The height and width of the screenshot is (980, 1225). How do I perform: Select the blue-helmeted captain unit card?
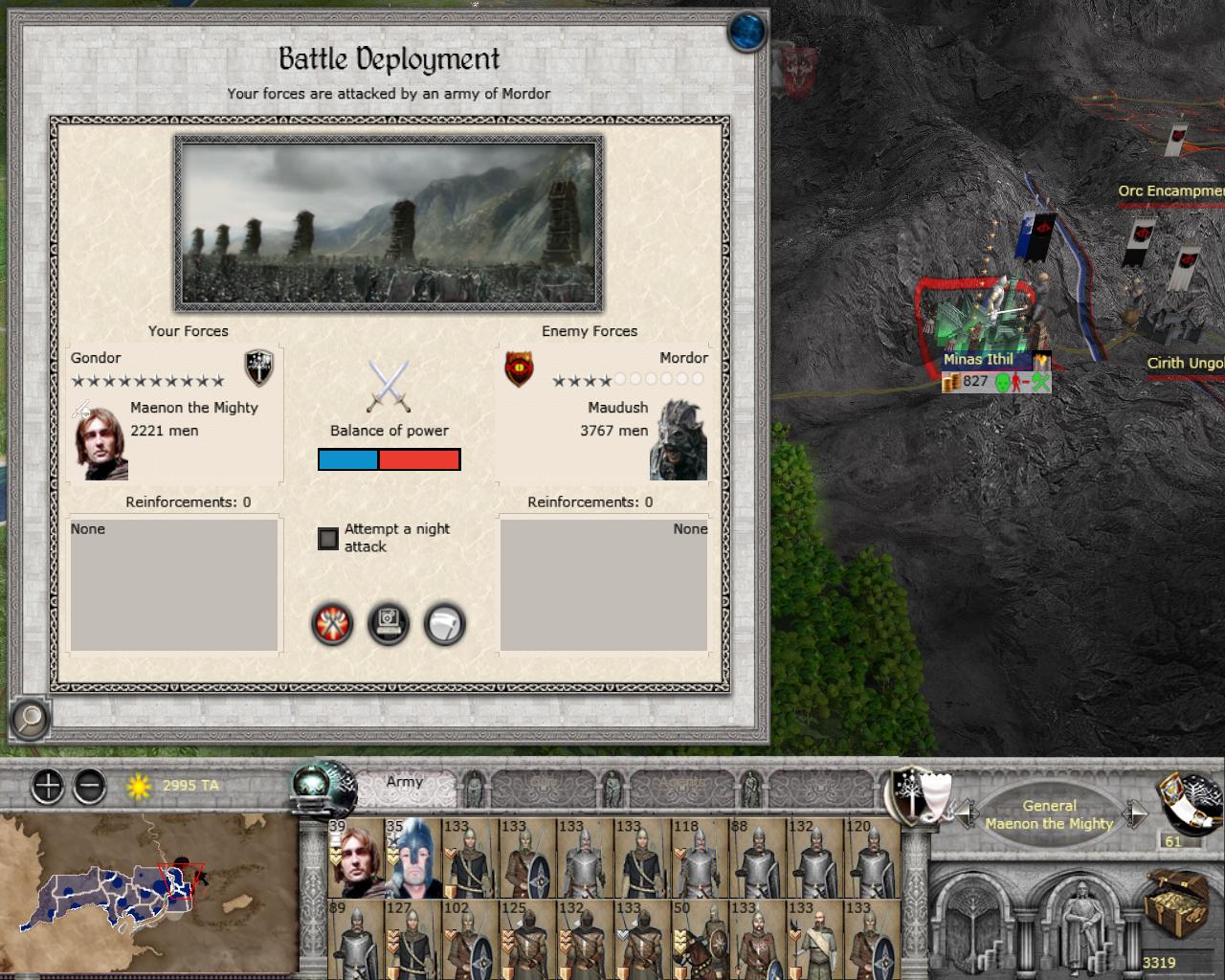tap(412, 858)
